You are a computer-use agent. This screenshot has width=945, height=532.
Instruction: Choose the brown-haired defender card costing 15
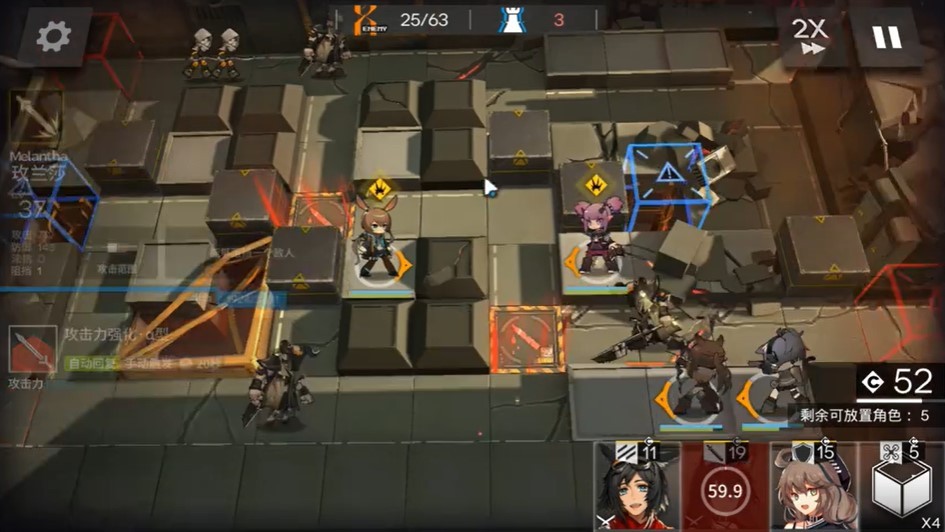pos(813,487)
